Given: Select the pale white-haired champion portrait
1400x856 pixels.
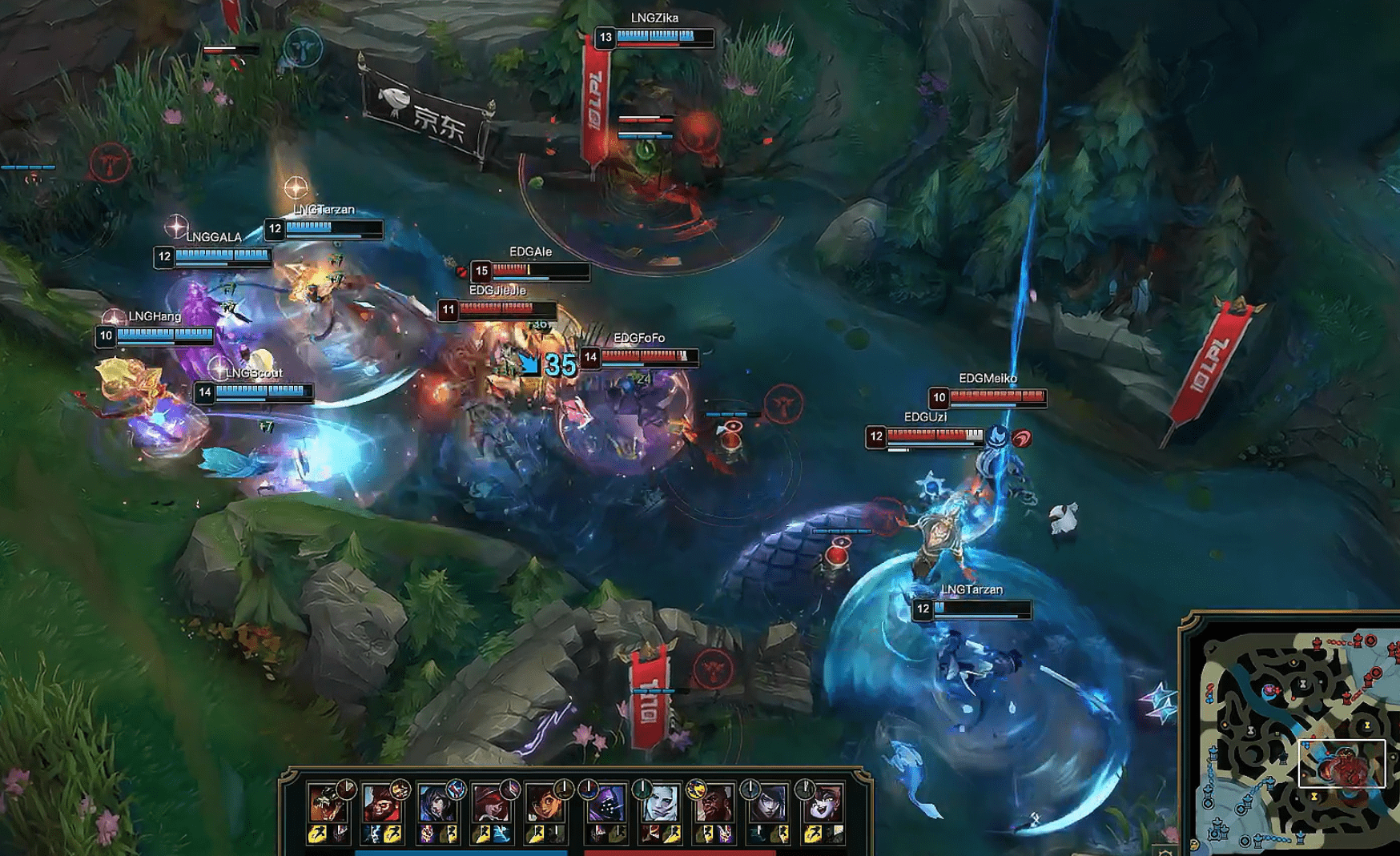Looking at the screenshot, I should (x=658, y=803).
